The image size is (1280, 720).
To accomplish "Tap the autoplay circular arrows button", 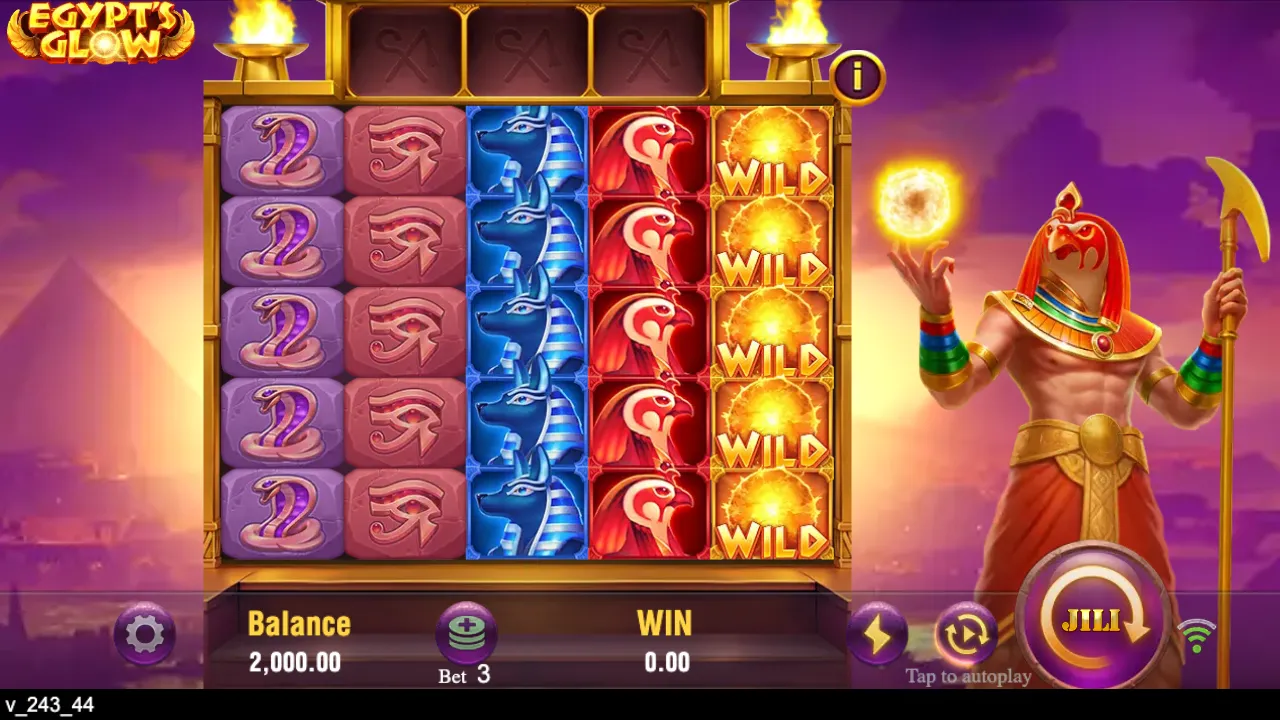I will [x=966, y=633].
